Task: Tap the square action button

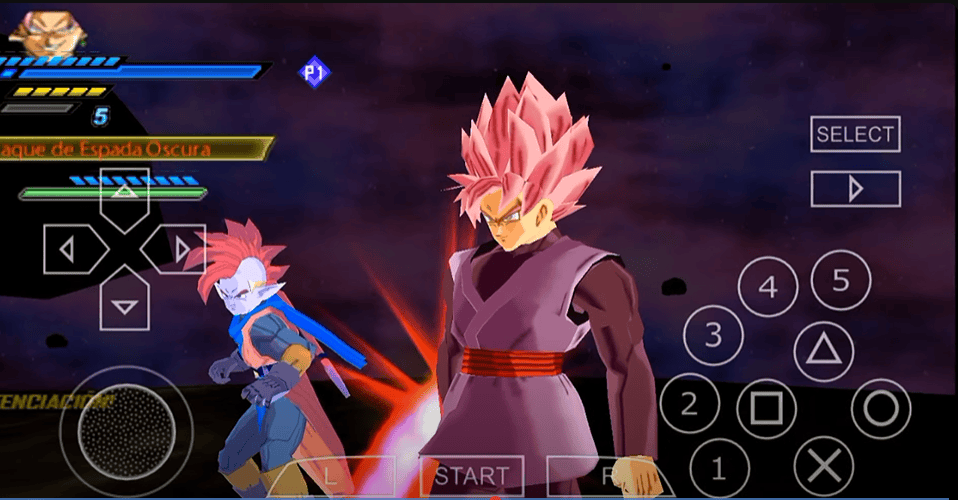Action: click(766, 409)
